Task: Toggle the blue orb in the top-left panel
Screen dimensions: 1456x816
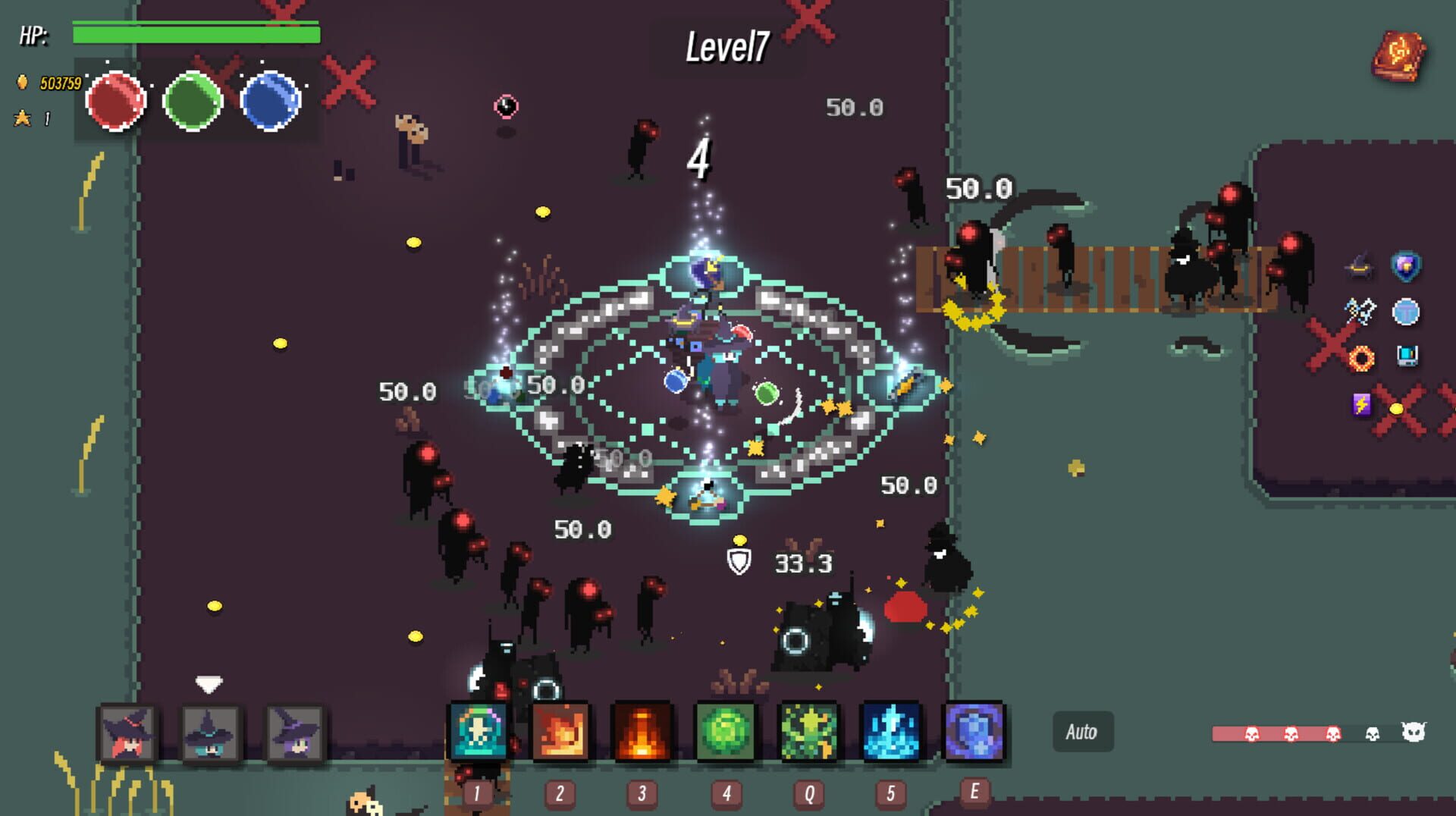Action: [269, 102]
